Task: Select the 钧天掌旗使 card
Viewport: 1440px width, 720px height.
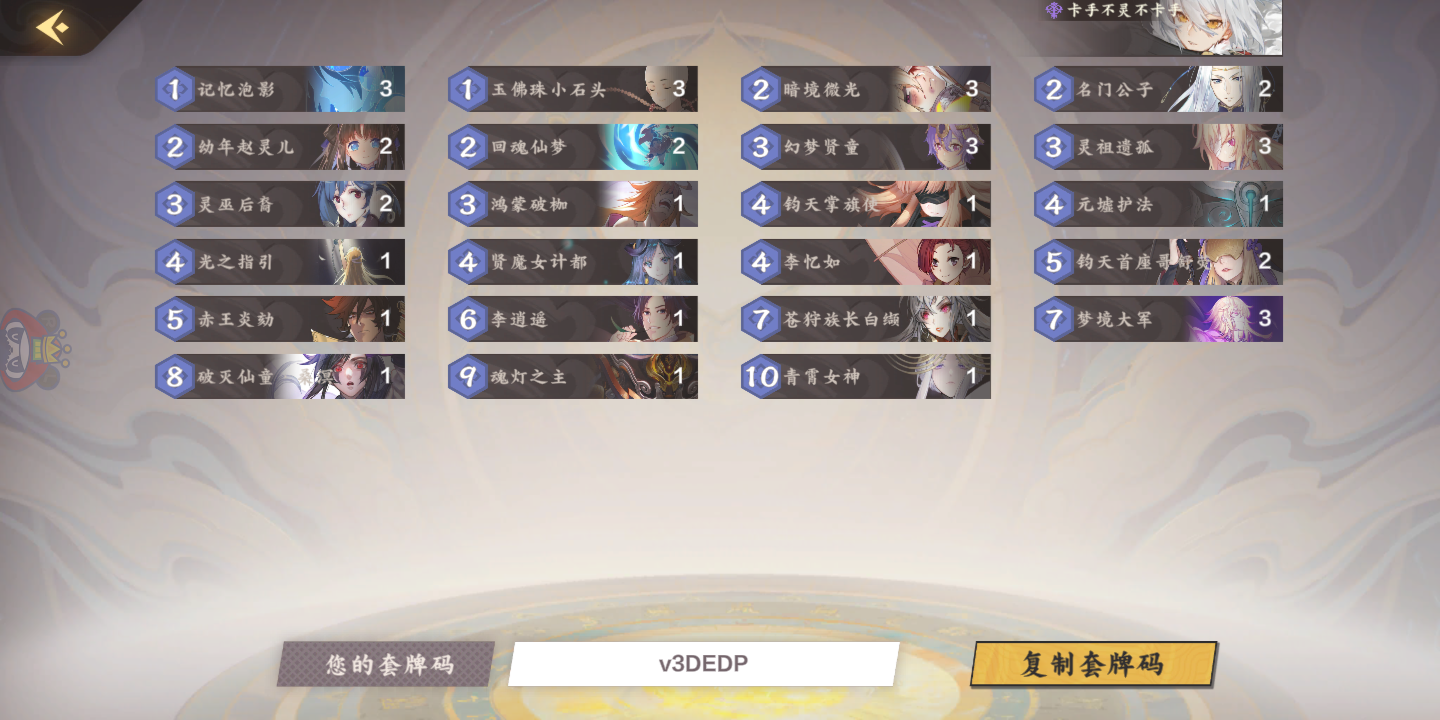Action: pos(865,204)
